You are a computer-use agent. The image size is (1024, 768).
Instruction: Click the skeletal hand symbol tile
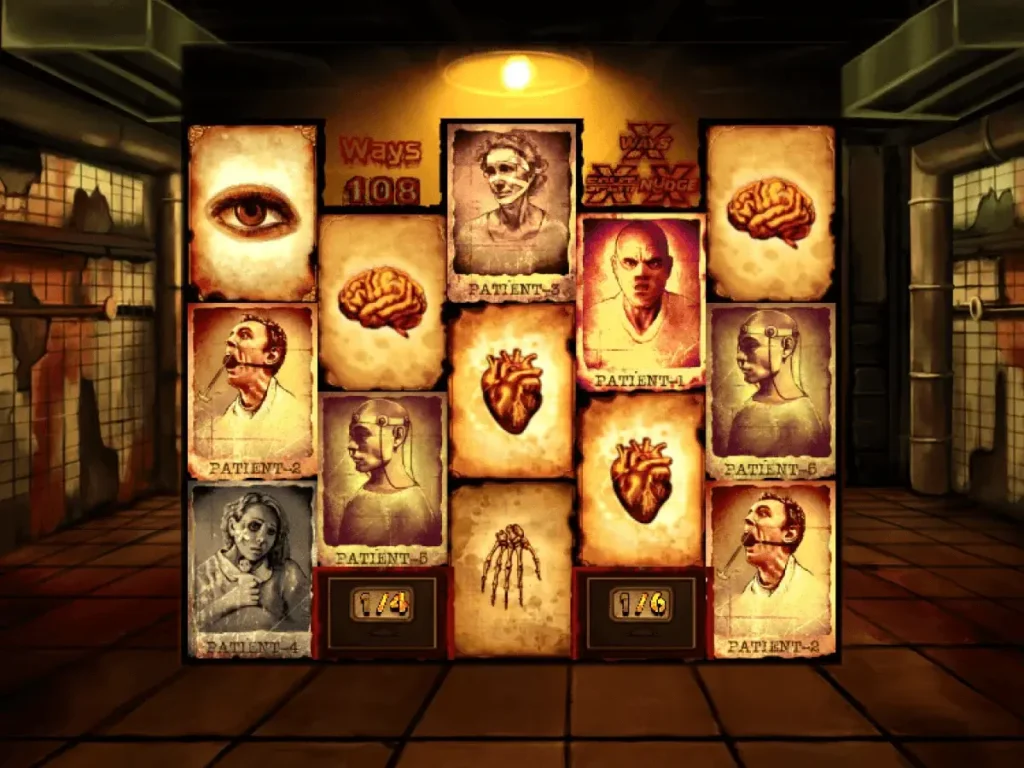click(x=511, y=568)
